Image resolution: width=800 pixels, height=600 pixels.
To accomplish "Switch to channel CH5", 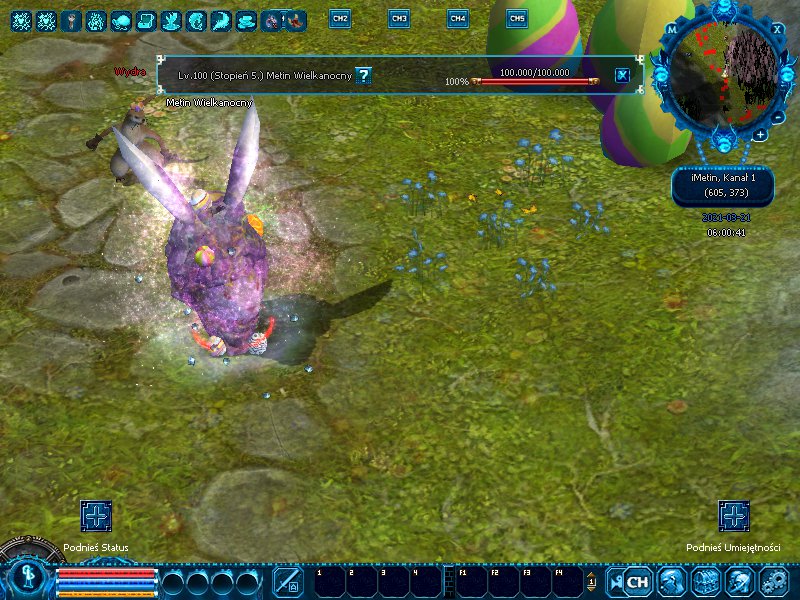I will 517,19.
